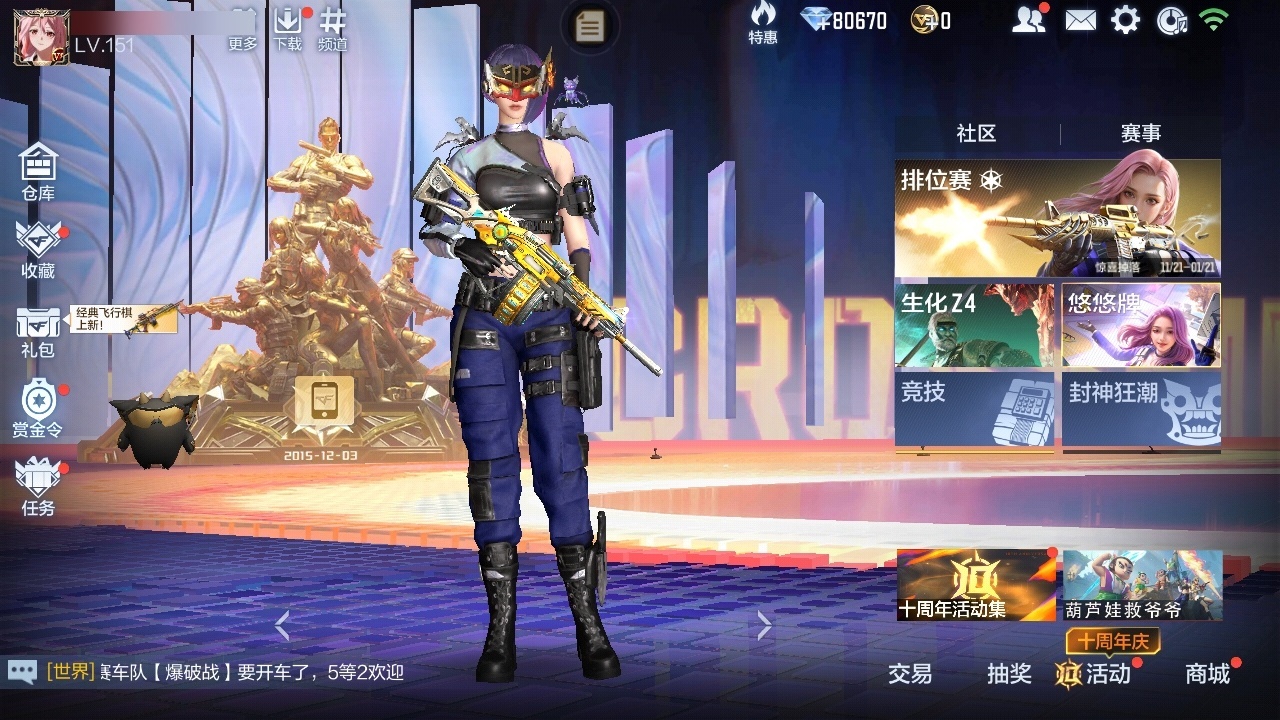The height and width of the screenshot is (720, 1280).
Task: Open the 礼包 gift pack menu
Action: [38, 330]
